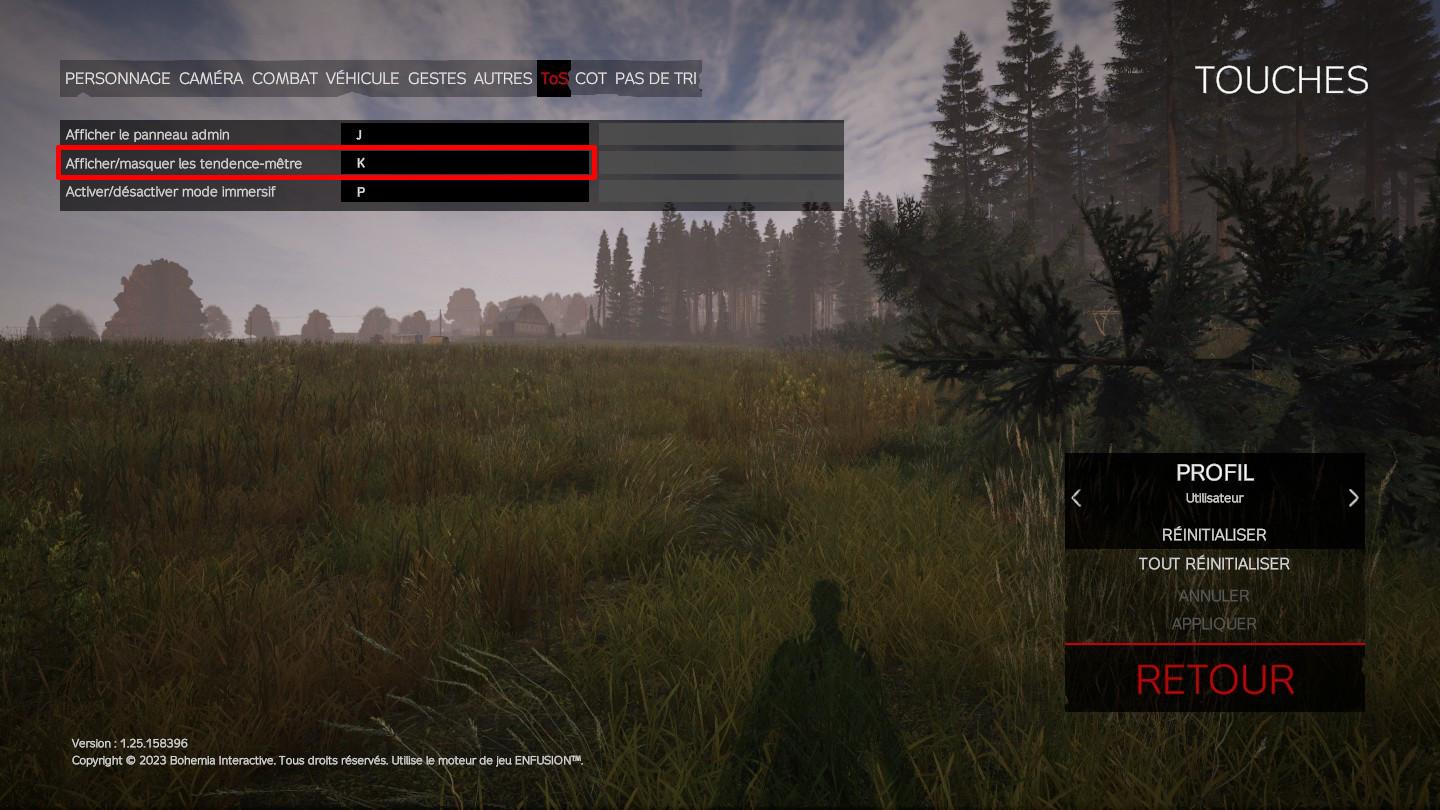Switch to the COT tab

[591, 78]
